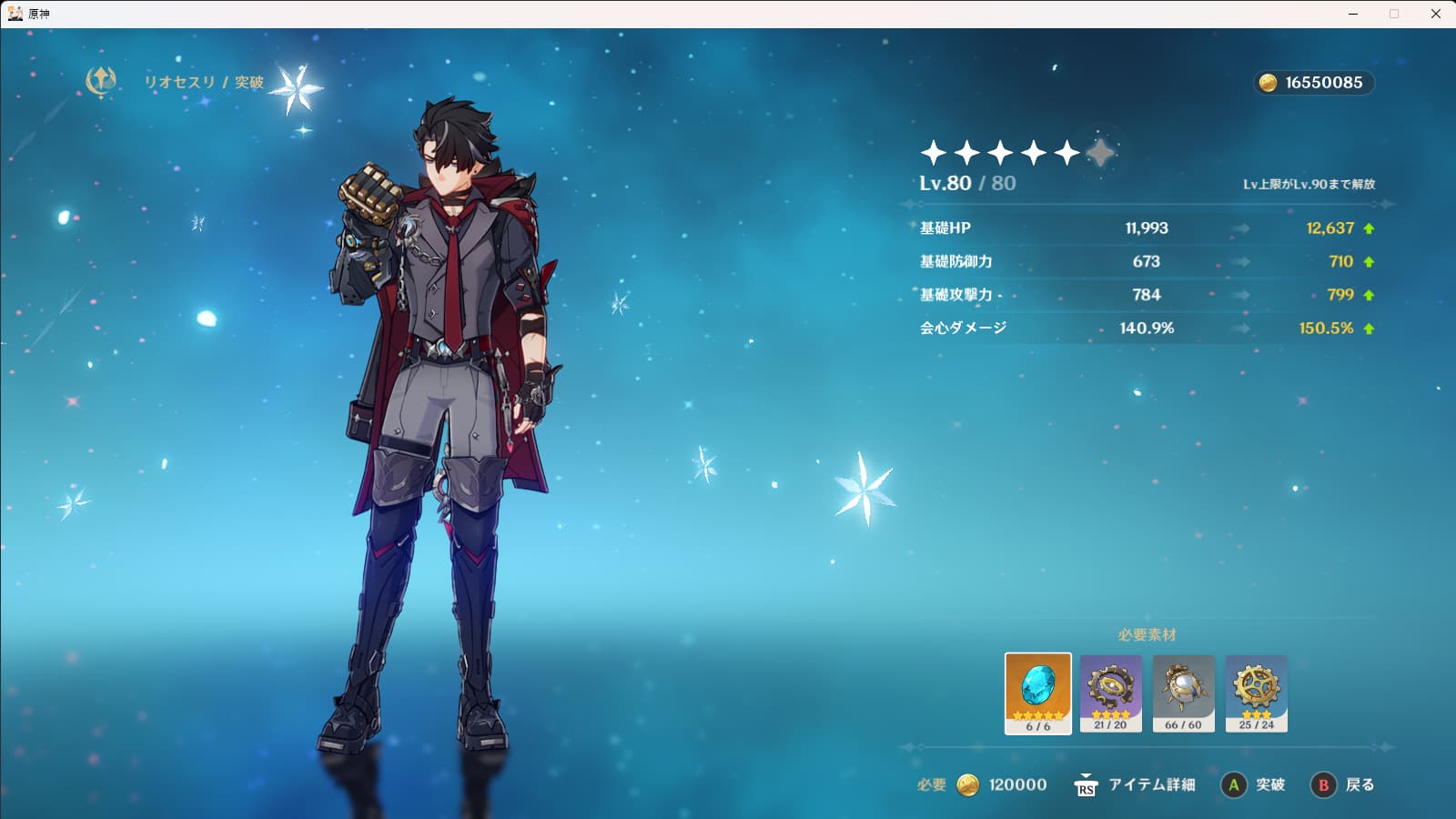
Task: Click the ascension emblem beside リオセスリ
Action: [101, 81]
